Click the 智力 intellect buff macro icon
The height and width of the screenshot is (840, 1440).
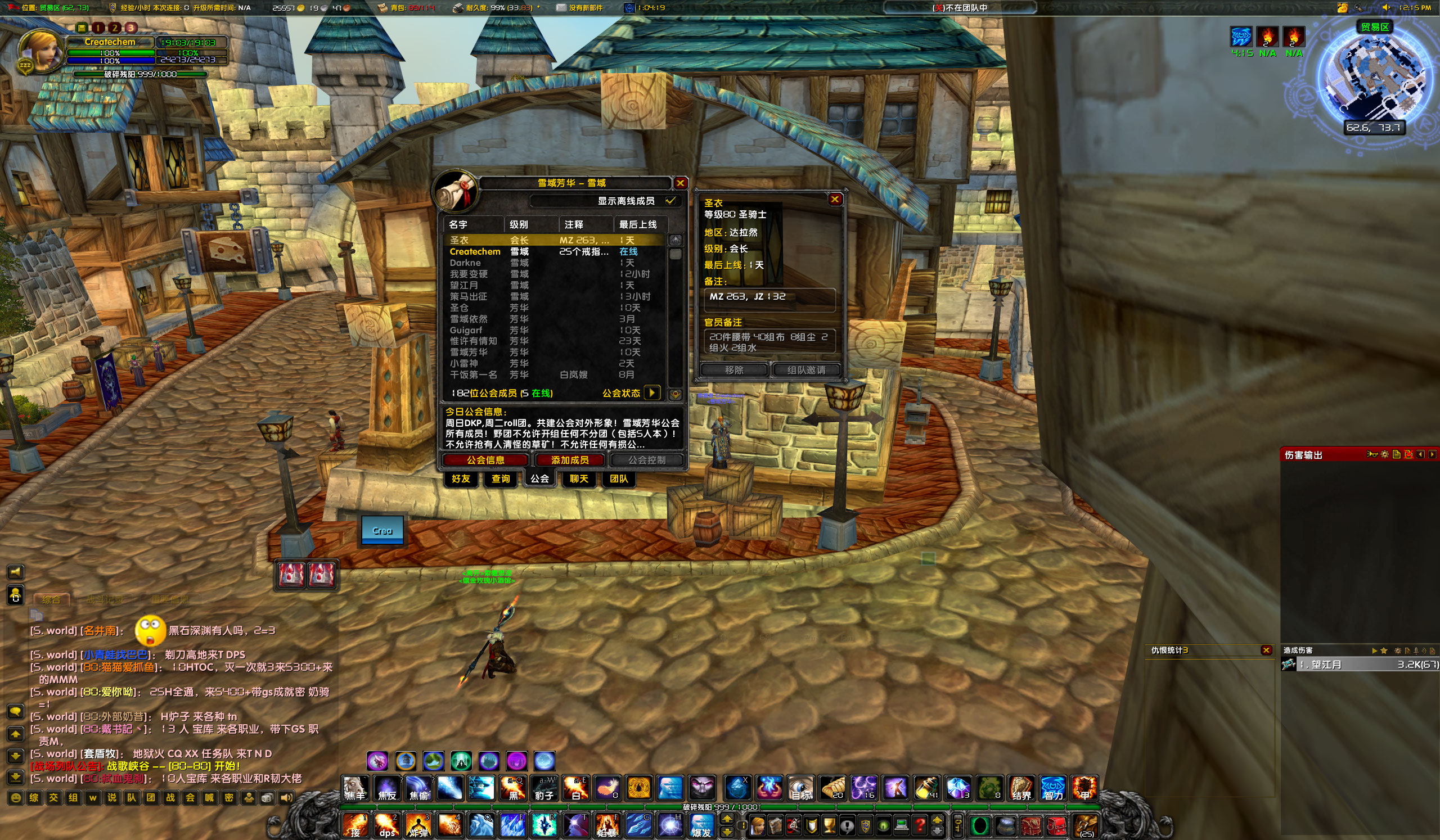click(1053, 788)
